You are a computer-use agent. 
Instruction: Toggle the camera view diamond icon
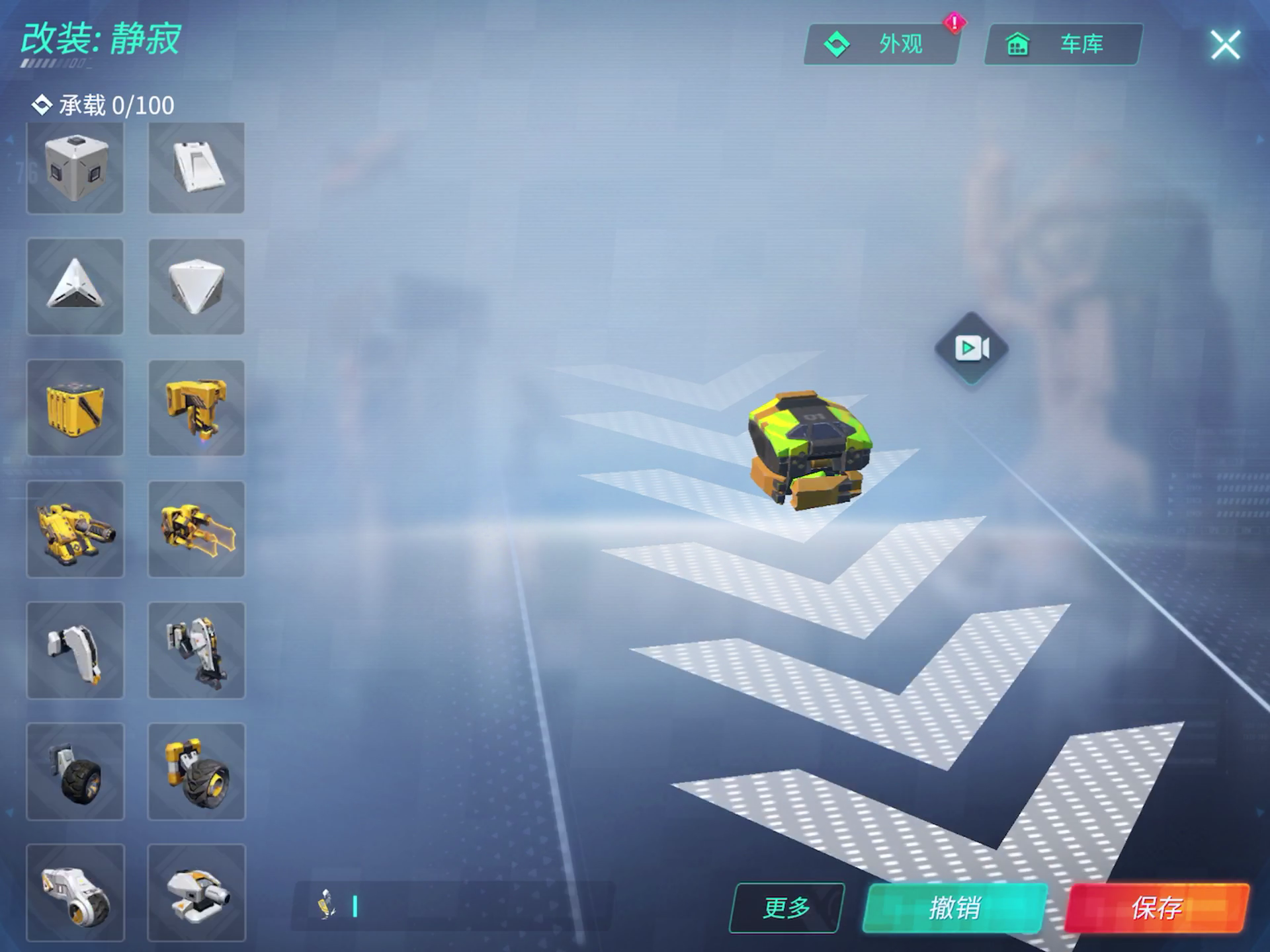(x=971, y=348)
